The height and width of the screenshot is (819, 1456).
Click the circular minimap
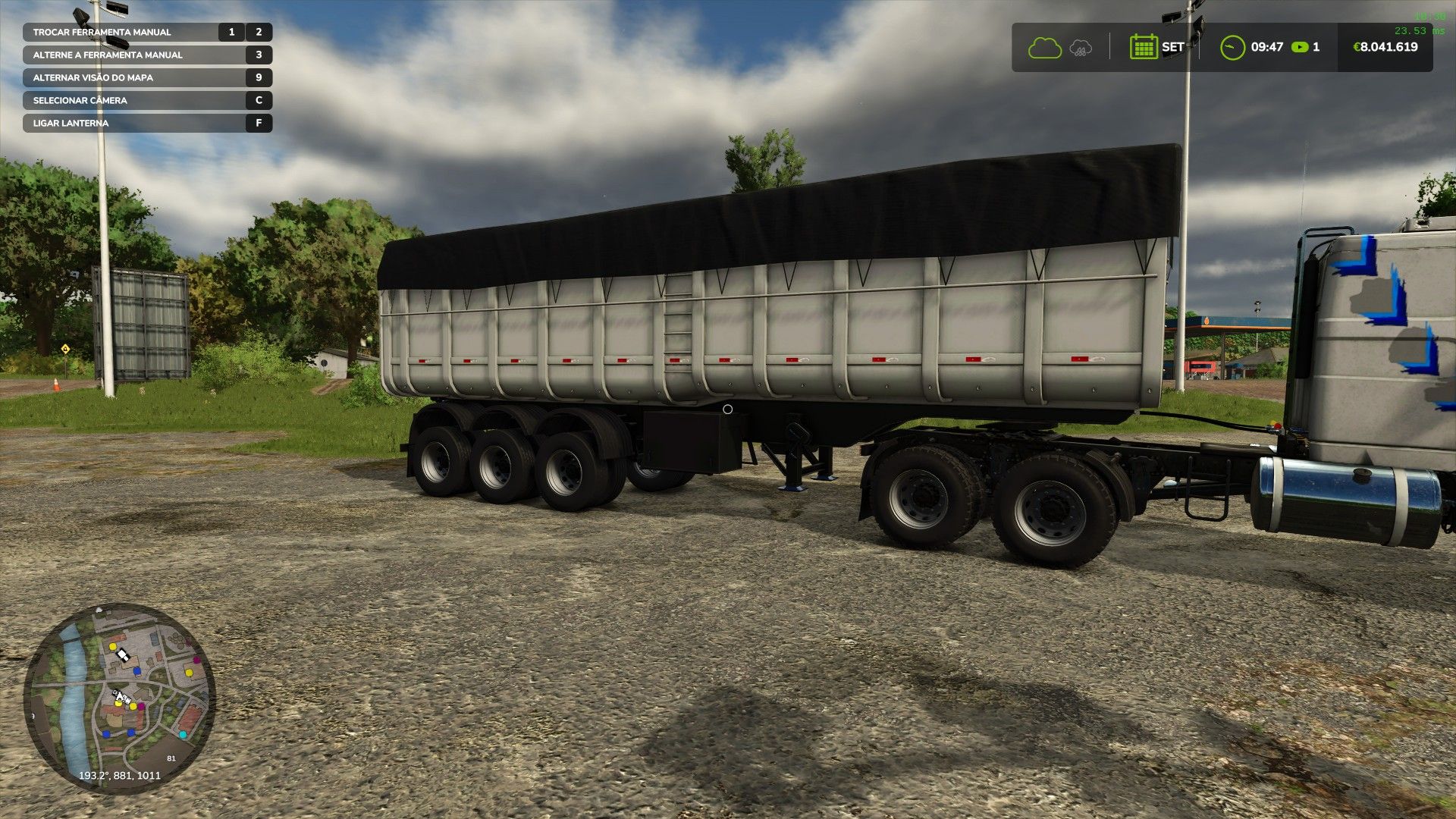point(120,698)
